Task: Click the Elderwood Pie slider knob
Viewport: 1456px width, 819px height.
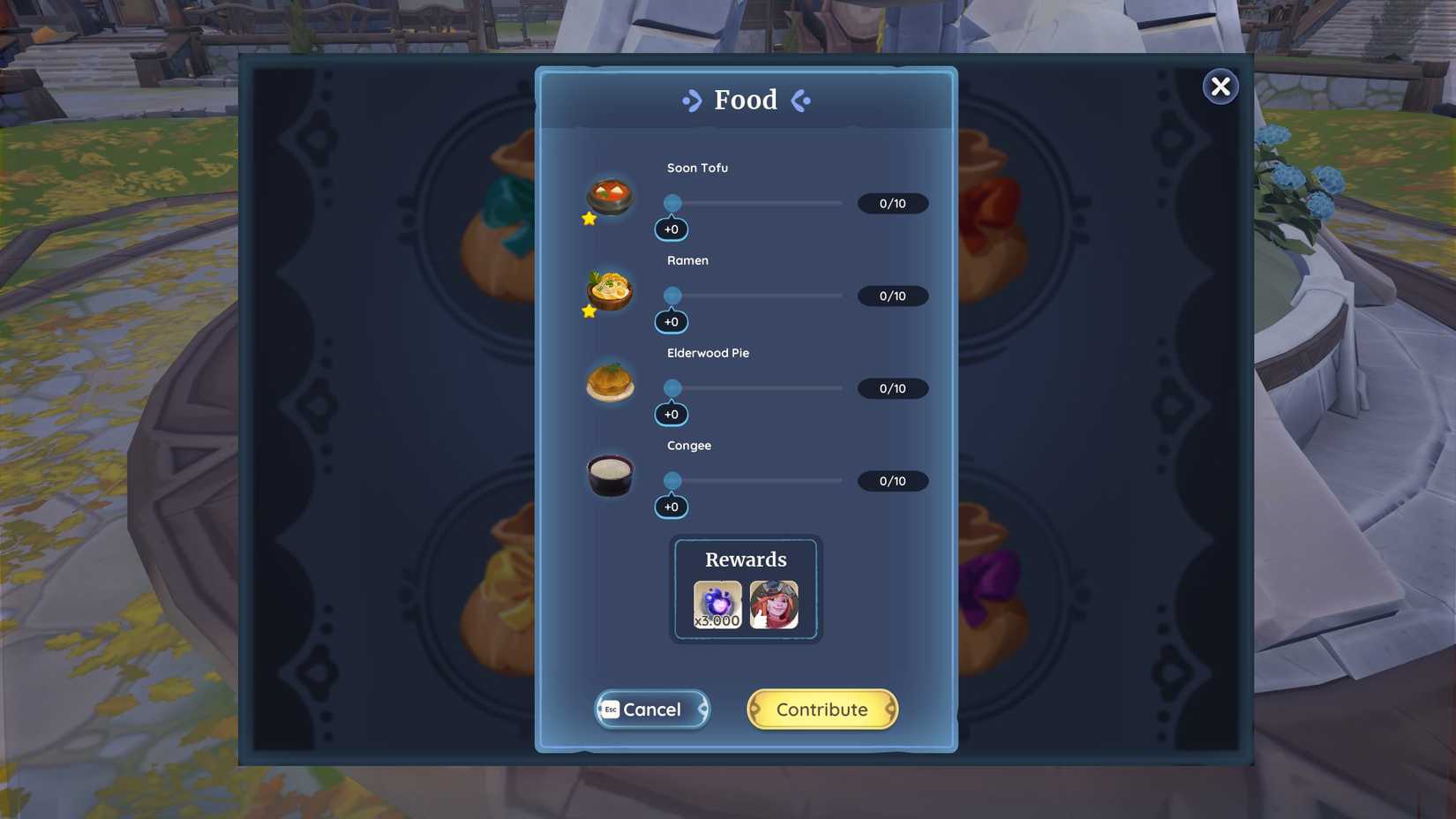Action: click(672, 388)
